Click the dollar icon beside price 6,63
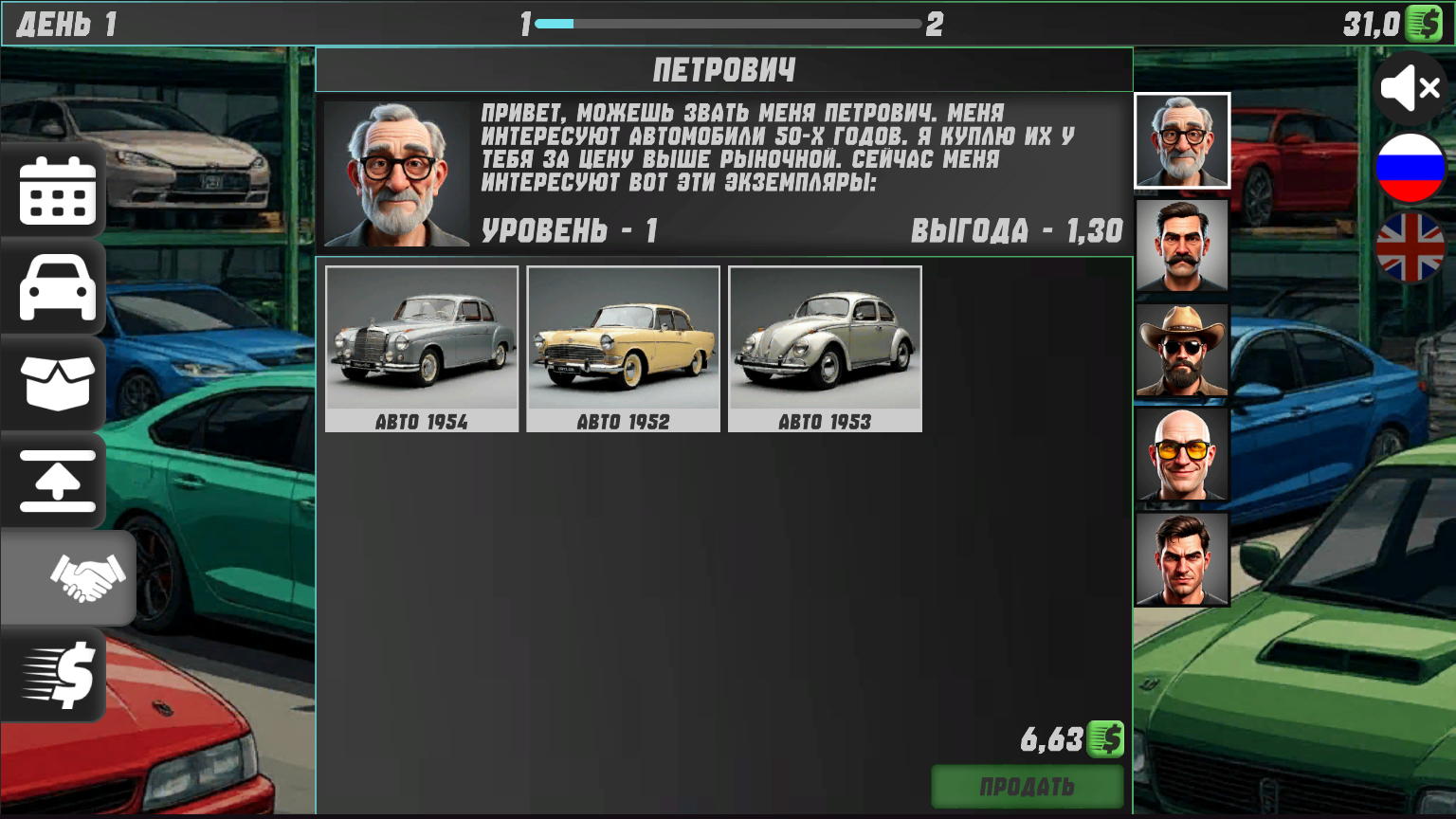The width and height of the screenshot is (1456, 819). [x=1105, y=738]
